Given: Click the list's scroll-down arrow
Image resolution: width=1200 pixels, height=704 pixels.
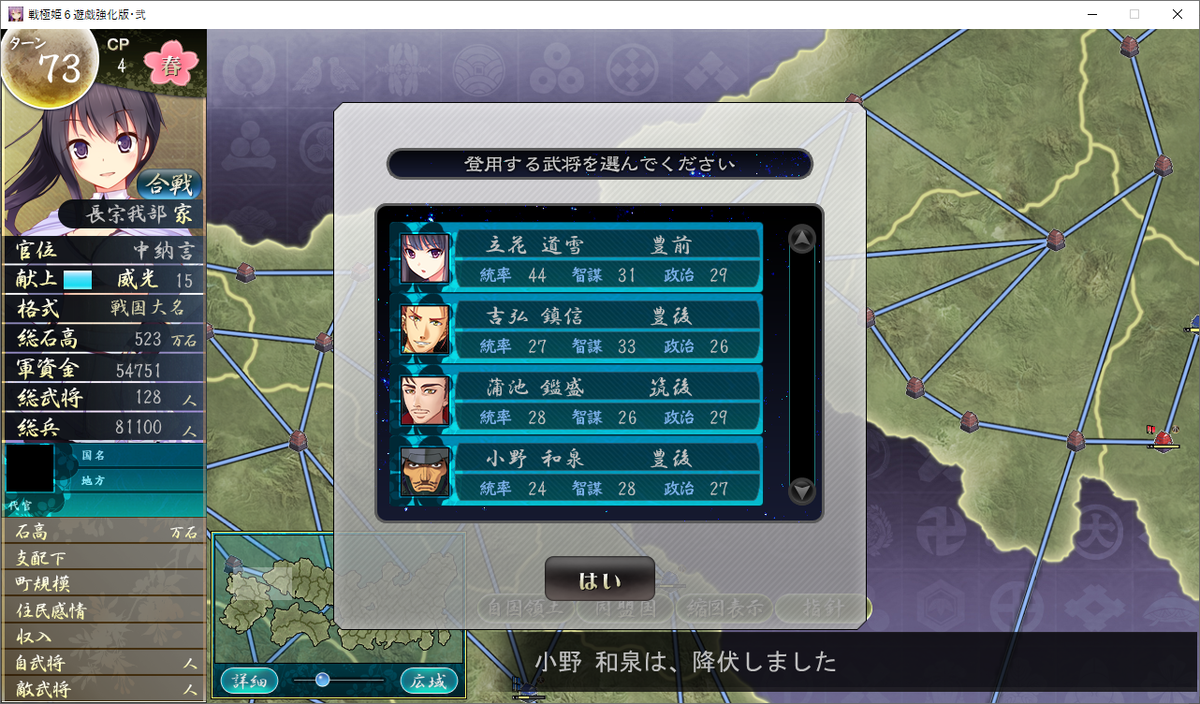Looking at the screenshot, I should click(x=802, y=490).
